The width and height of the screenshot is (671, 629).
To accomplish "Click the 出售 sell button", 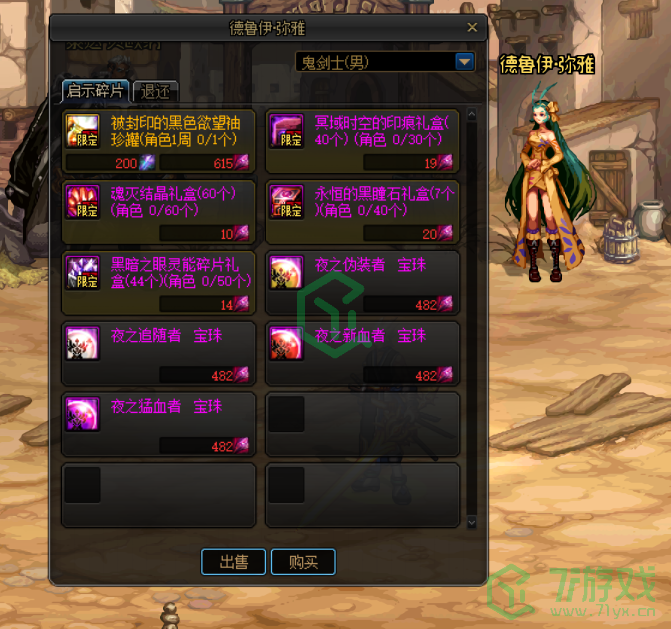I will [234, 562].
